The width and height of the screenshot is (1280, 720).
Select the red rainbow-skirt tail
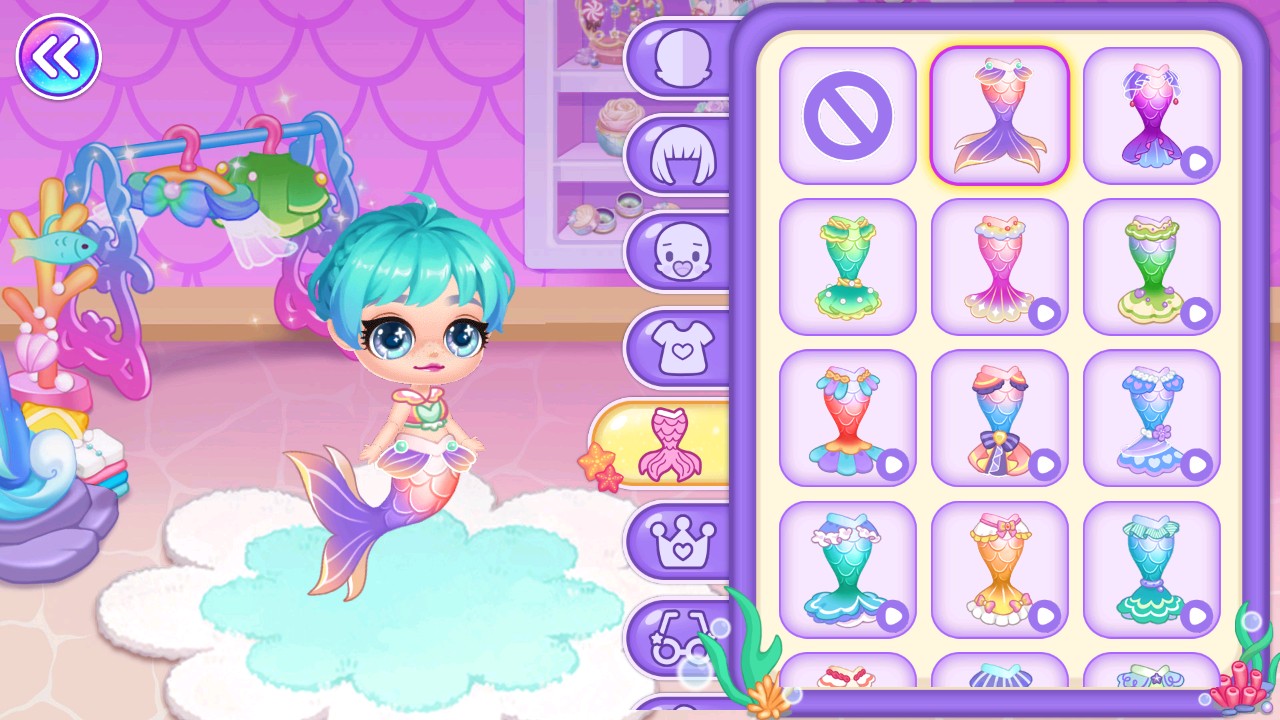point(847,418)
